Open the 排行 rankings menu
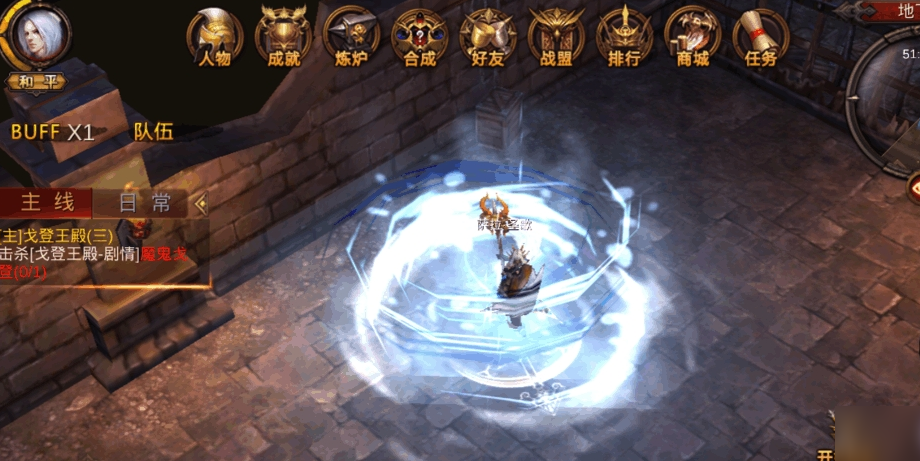 coord(623,37)
